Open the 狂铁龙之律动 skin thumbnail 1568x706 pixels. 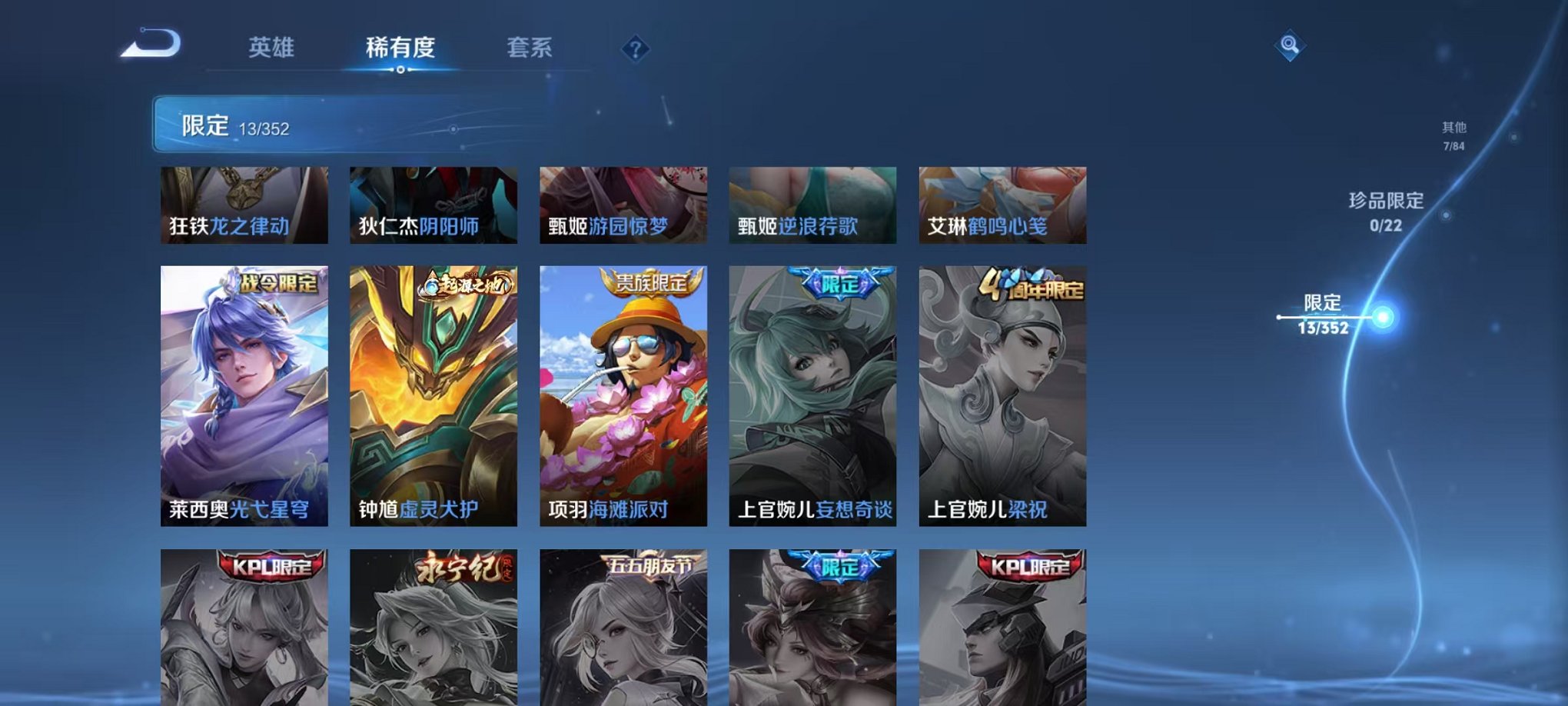(241, 205)
